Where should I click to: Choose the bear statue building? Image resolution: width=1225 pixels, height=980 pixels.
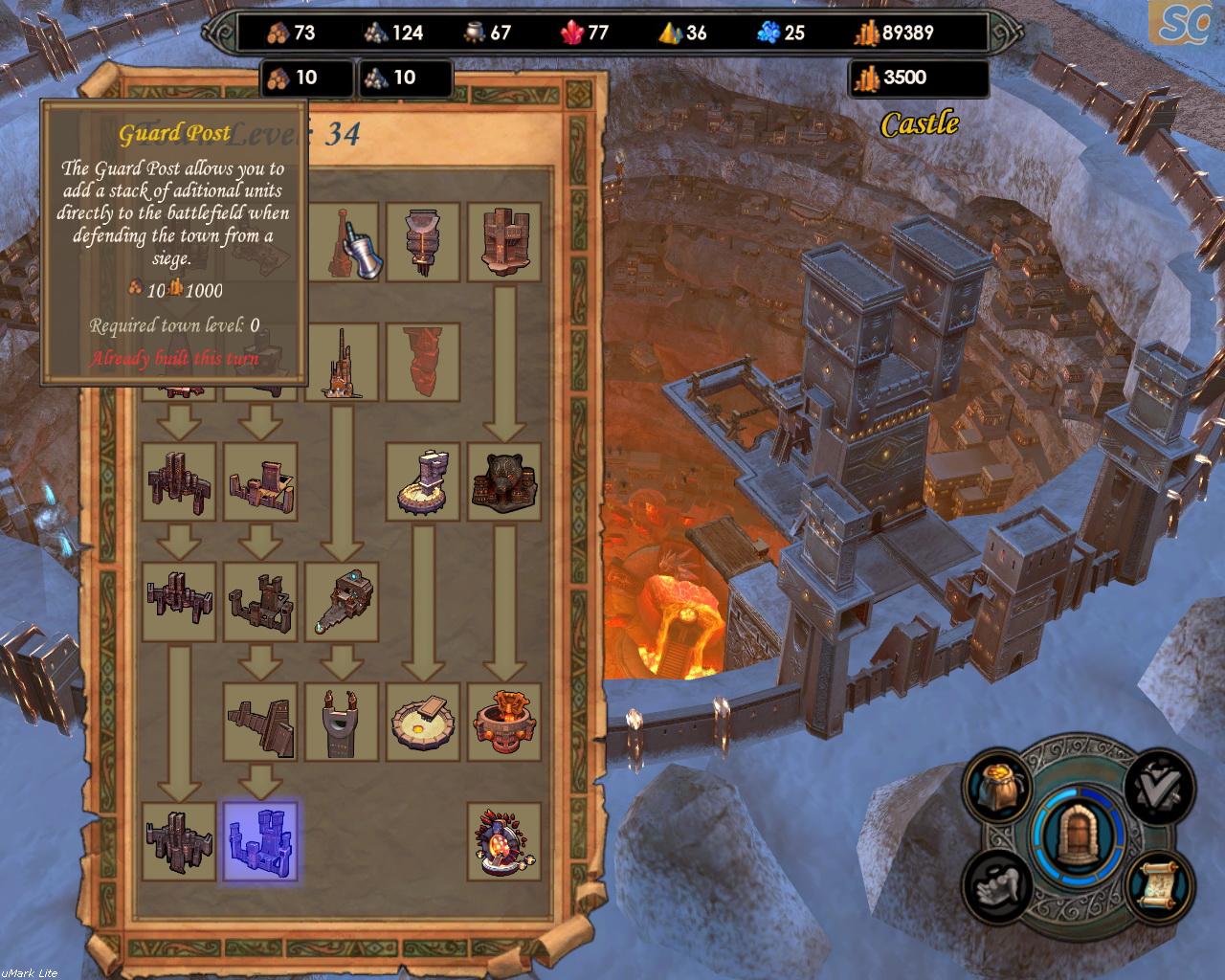click(x=504, y=481)
